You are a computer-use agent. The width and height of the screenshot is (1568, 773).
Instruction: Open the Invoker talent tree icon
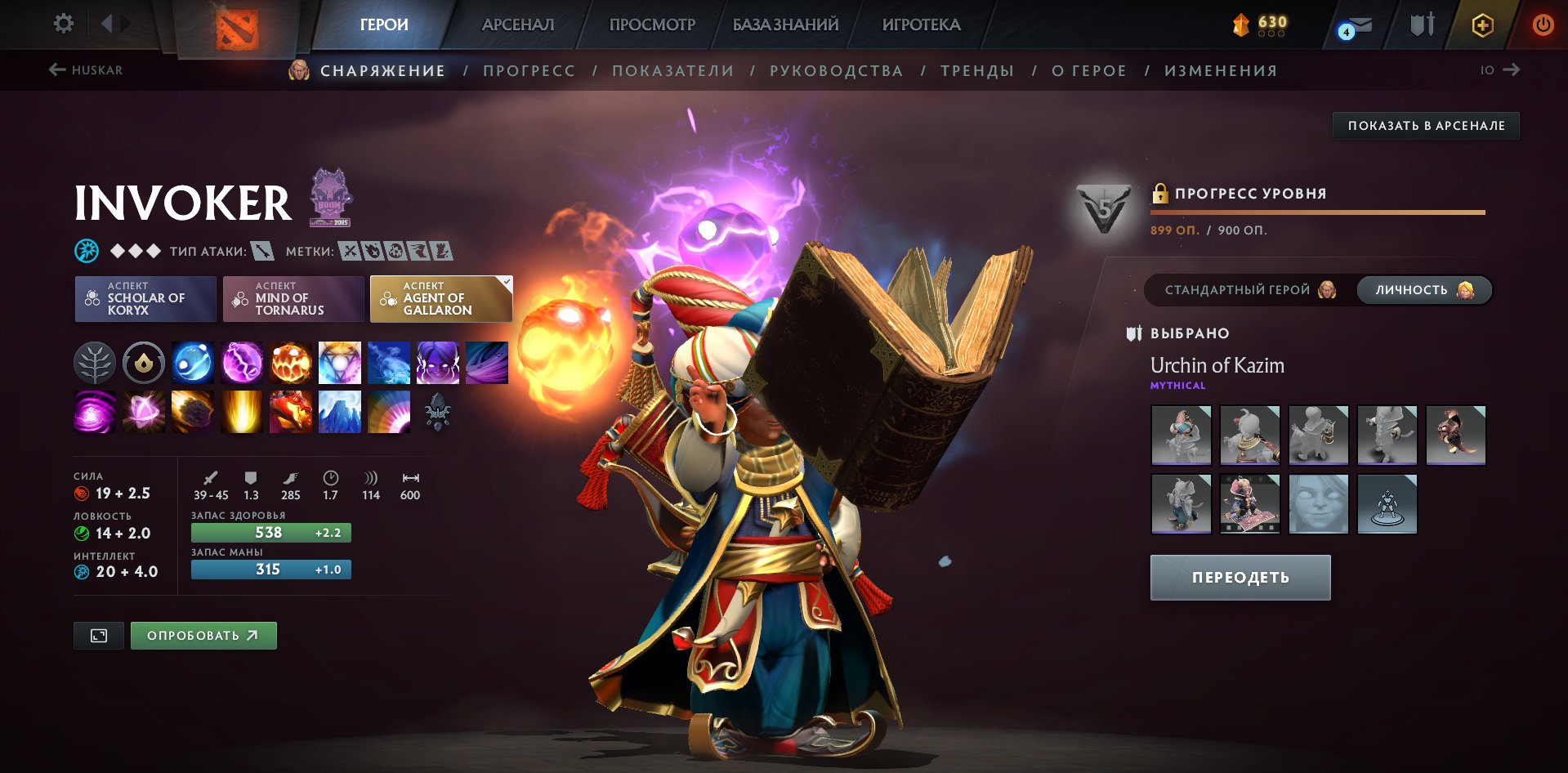[95, 363]
